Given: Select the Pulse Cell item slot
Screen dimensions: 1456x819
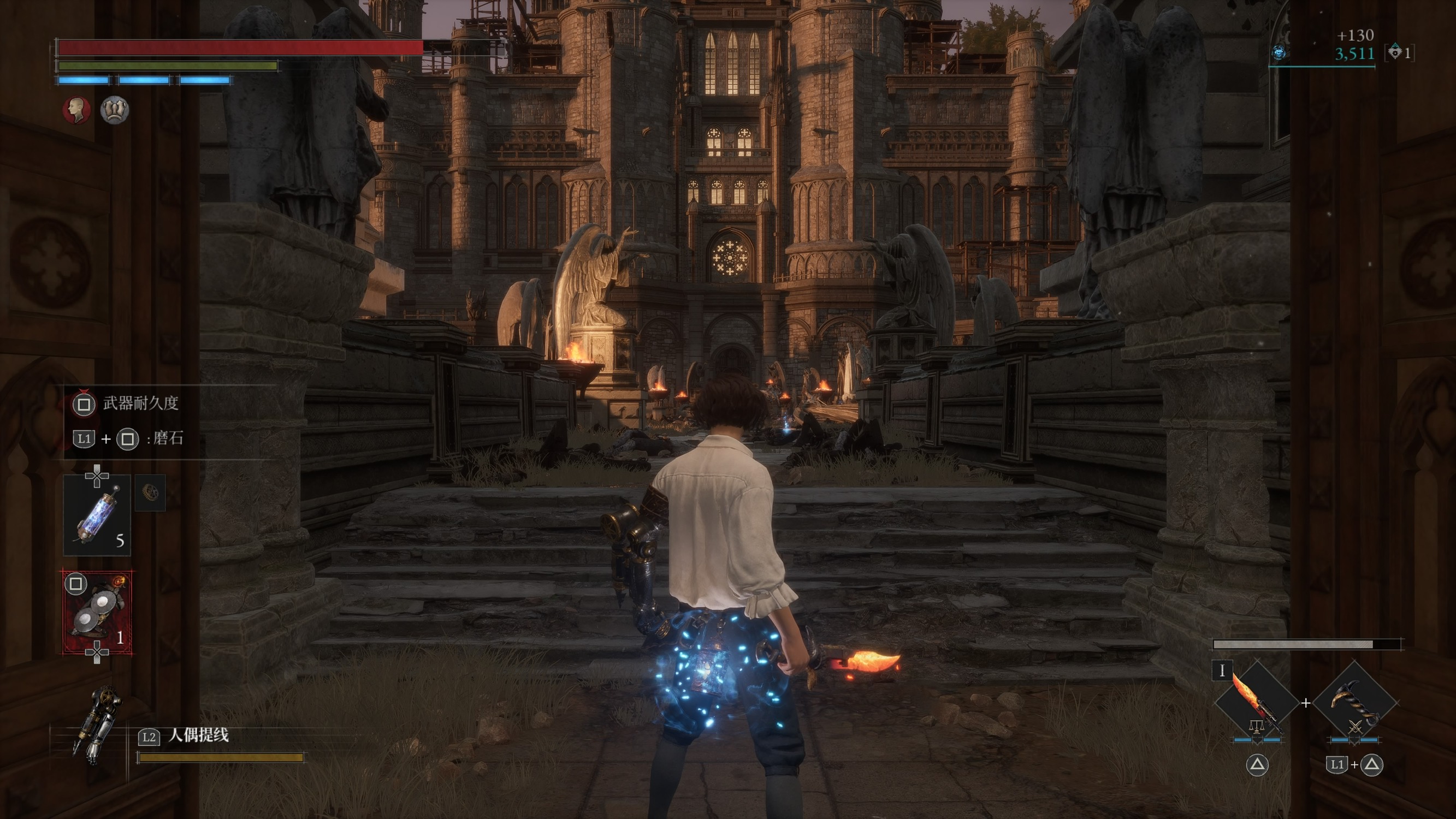Looking at the screenshot, I should 97,515.
